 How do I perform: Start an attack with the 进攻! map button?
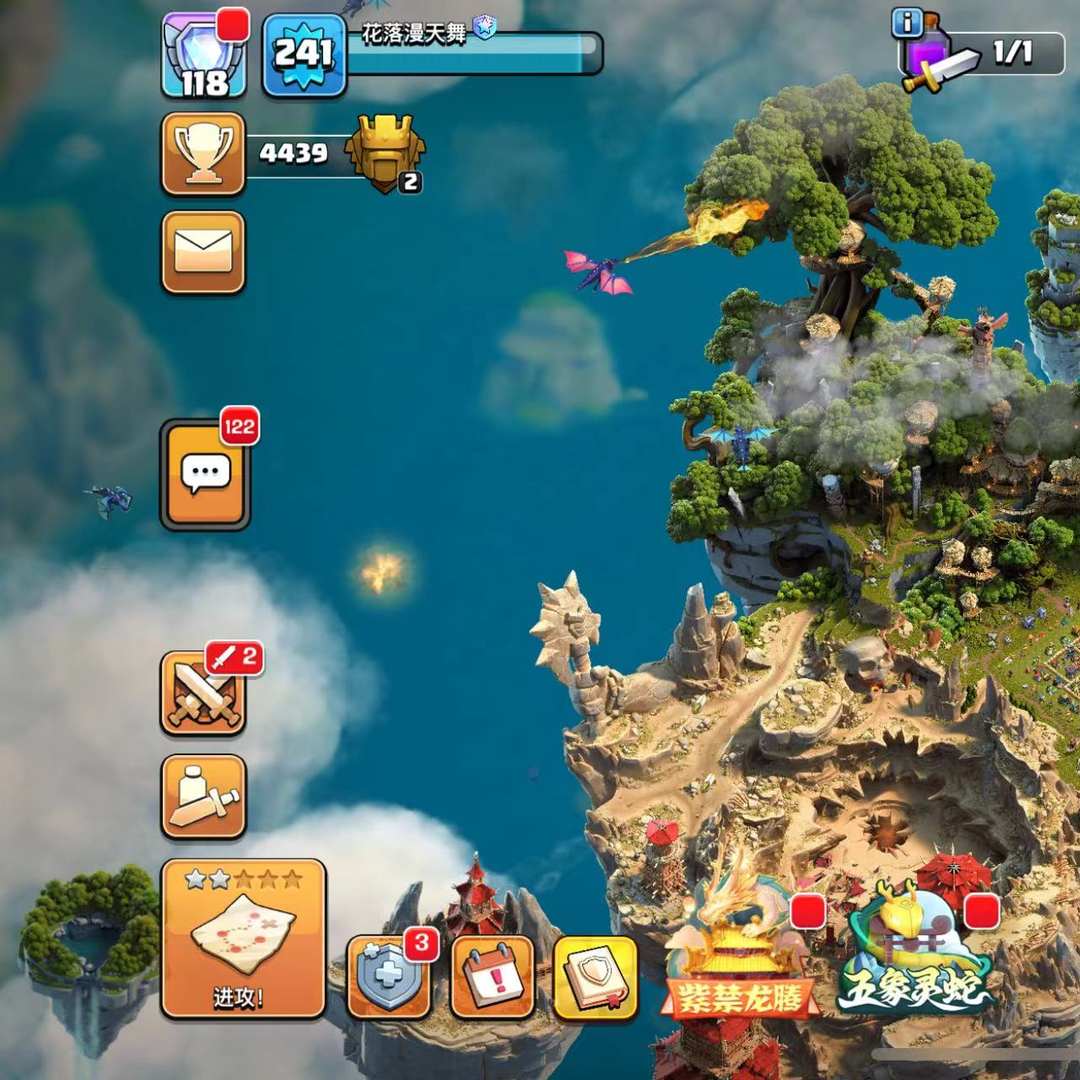243,938
